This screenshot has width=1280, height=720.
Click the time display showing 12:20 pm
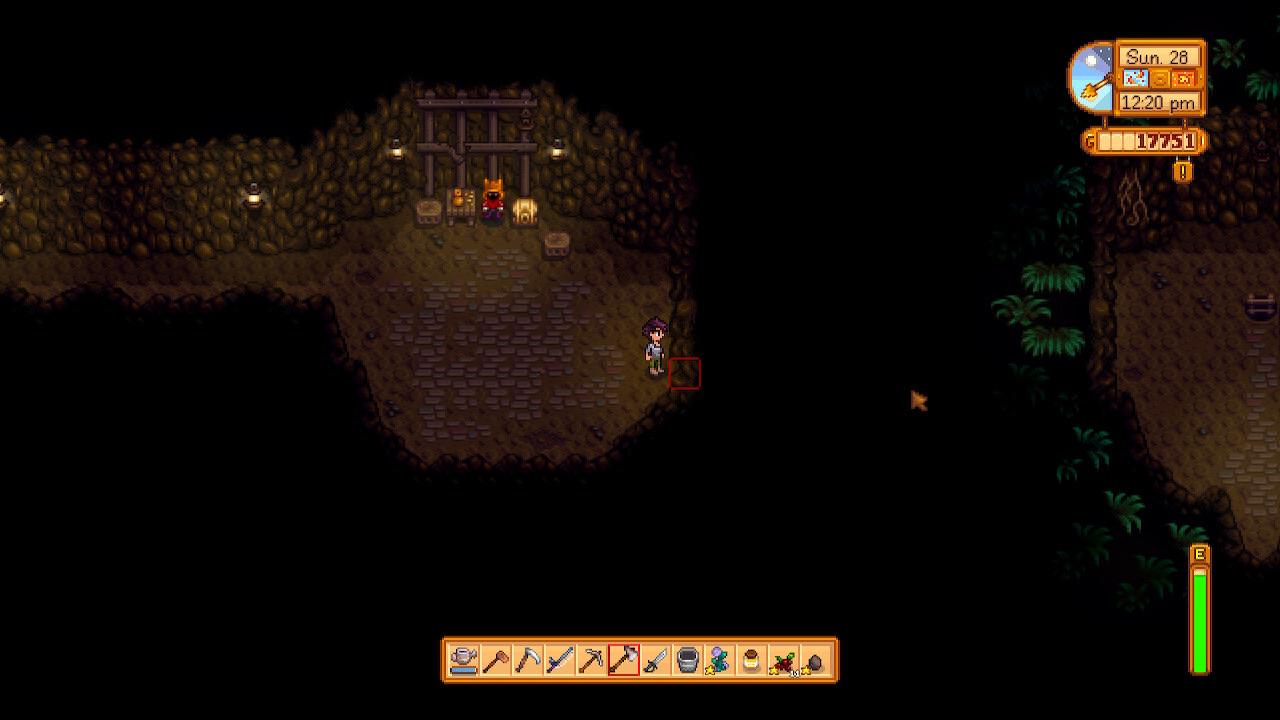click(x=1158, y=101)
